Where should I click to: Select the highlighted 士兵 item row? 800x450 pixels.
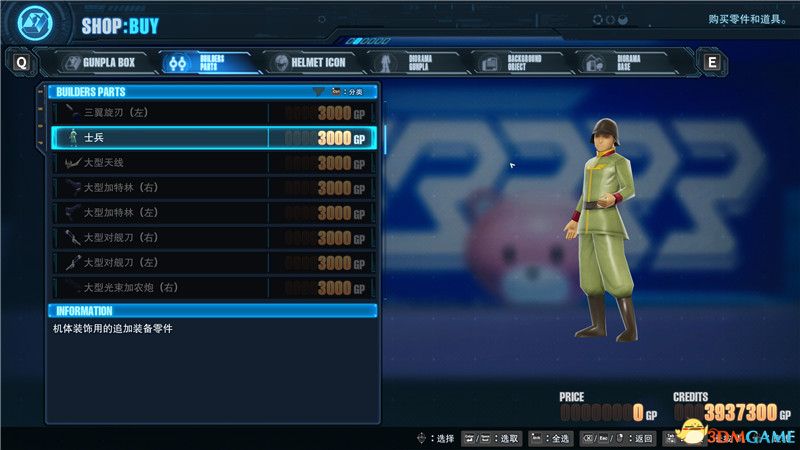(x=215, y=137)
